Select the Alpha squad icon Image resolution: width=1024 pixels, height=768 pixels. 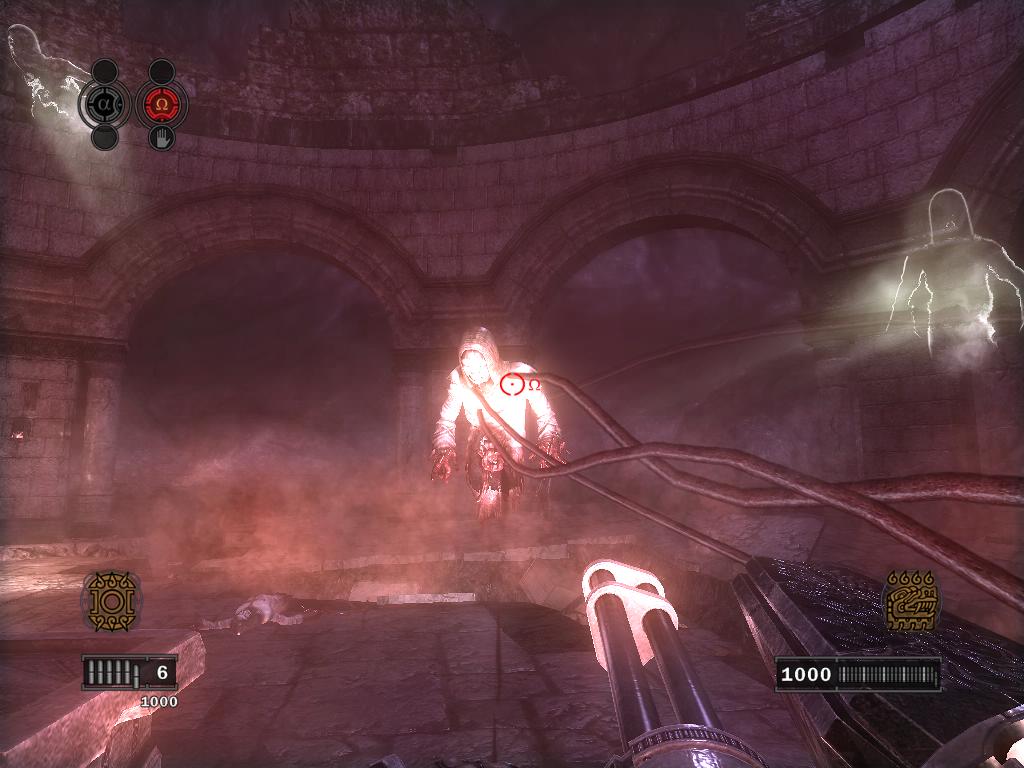(105, 104)
